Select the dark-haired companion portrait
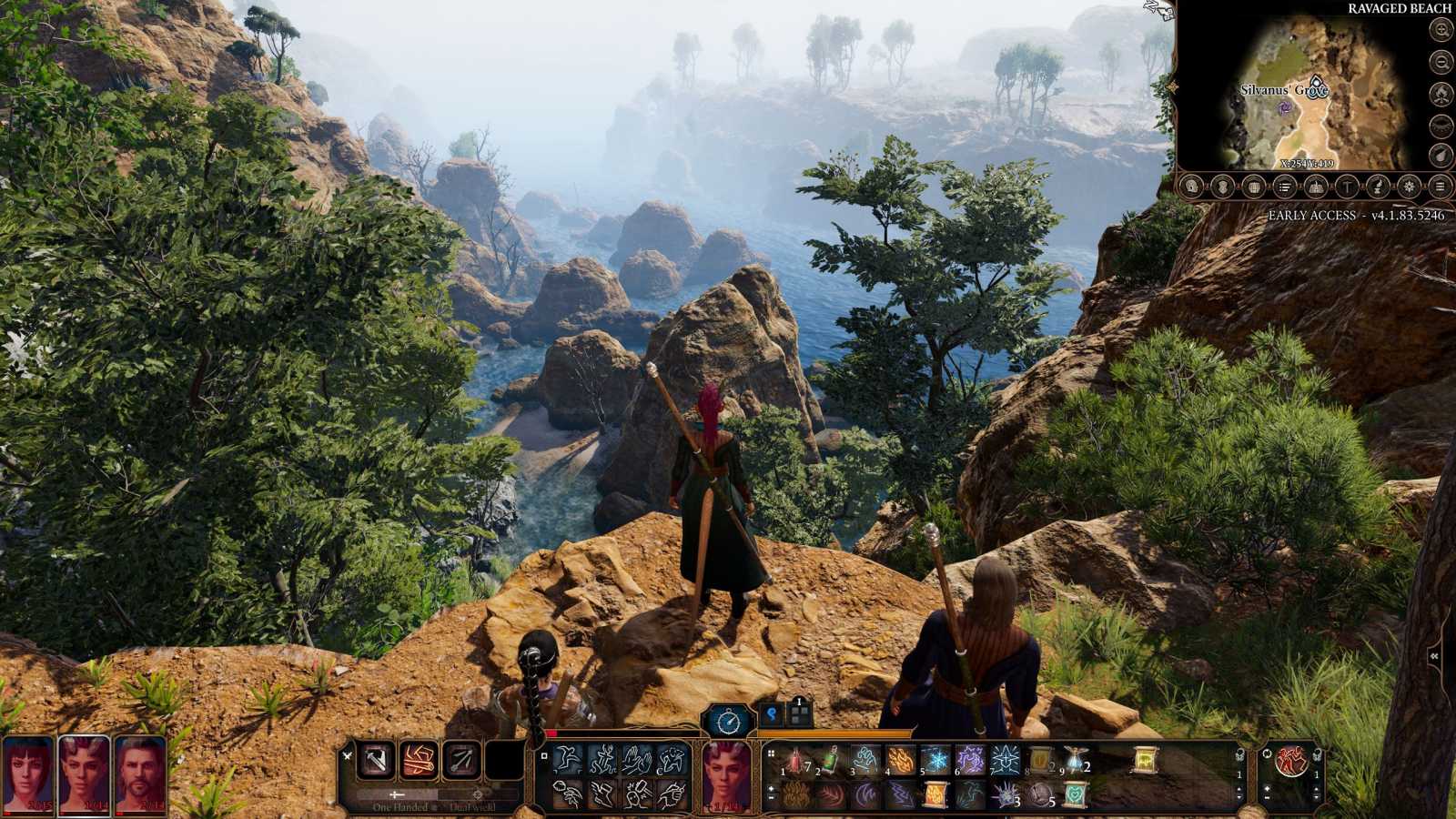 pyautogui.click(x=28, y=773)
